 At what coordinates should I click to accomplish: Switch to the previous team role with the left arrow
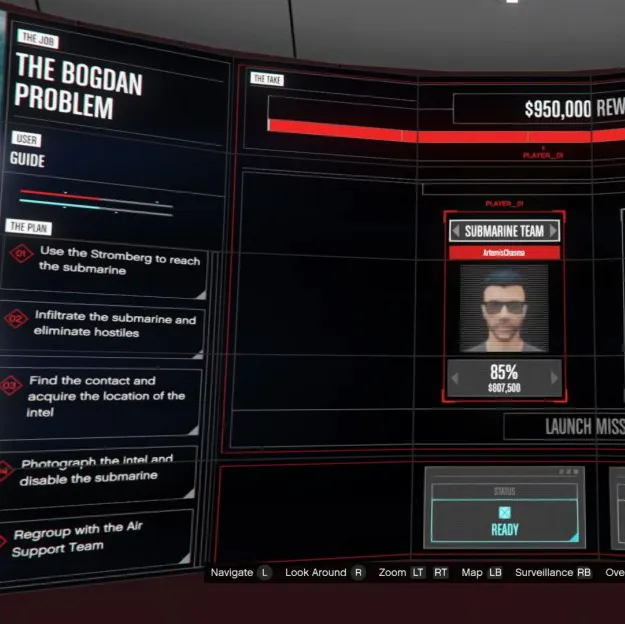tap(456, 232)
